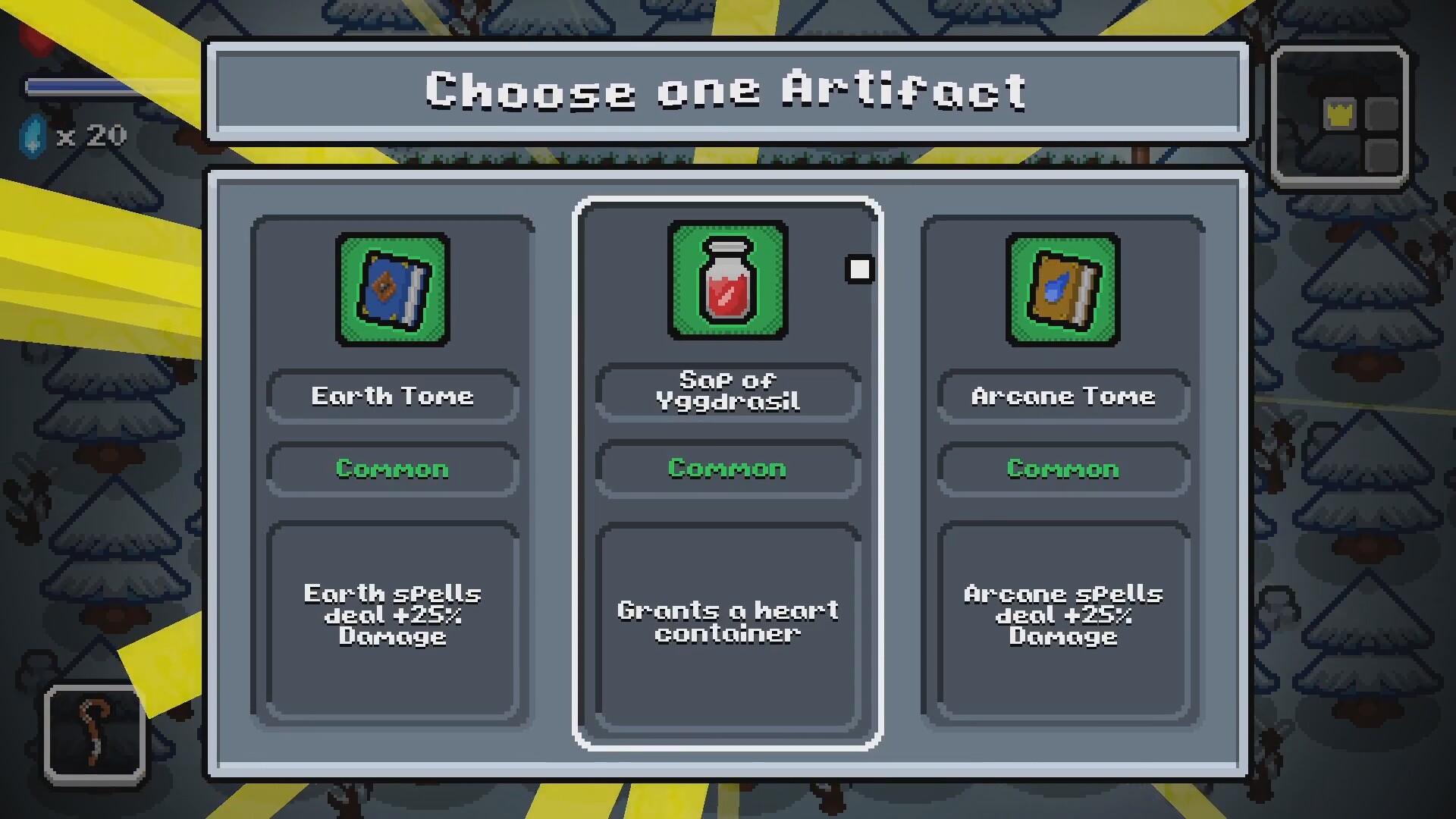Click the Earth Tome name plate

(392, 396)
